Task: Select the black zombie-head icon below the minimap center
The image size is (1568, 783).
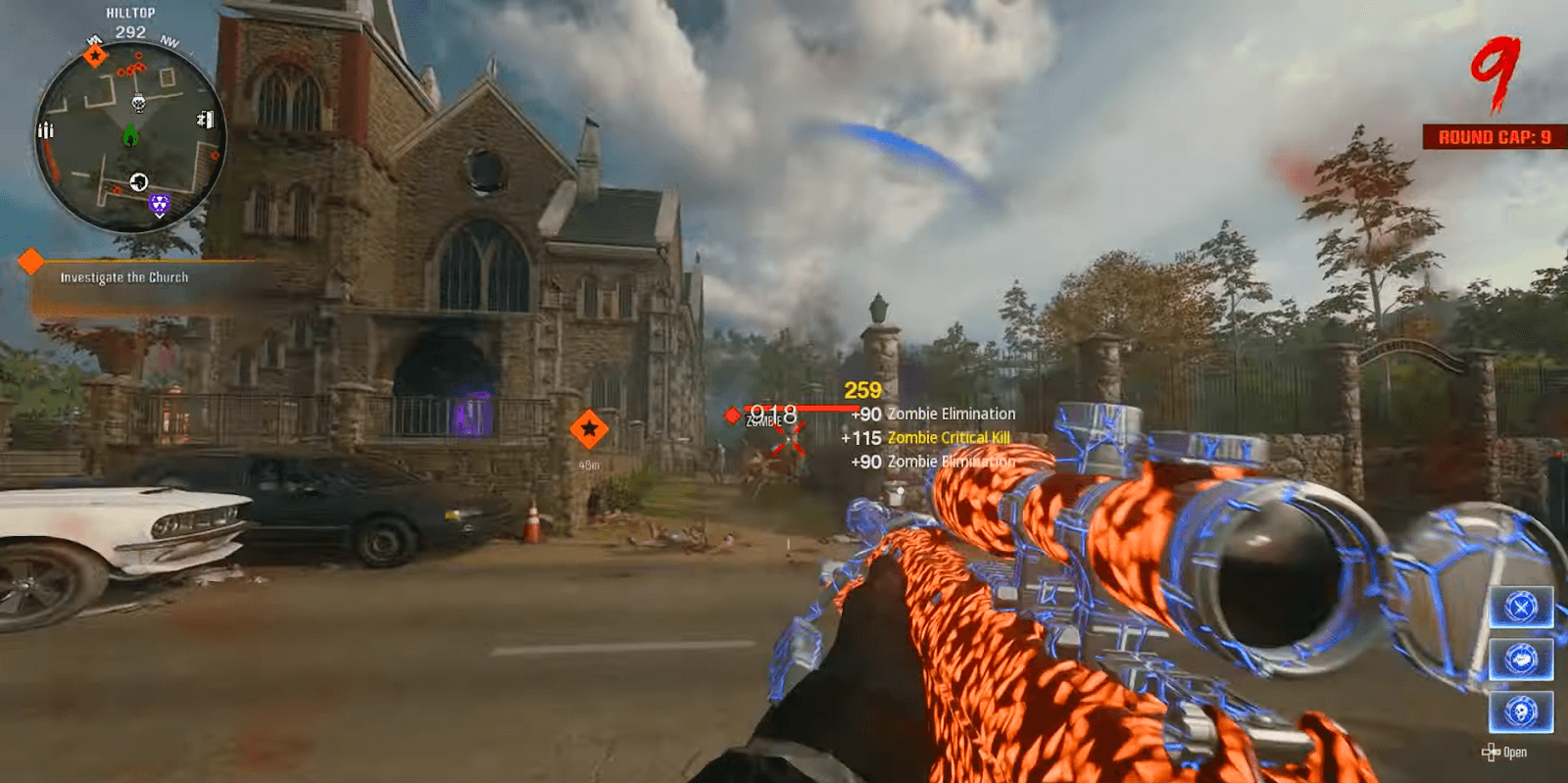Action: (140, 181)
